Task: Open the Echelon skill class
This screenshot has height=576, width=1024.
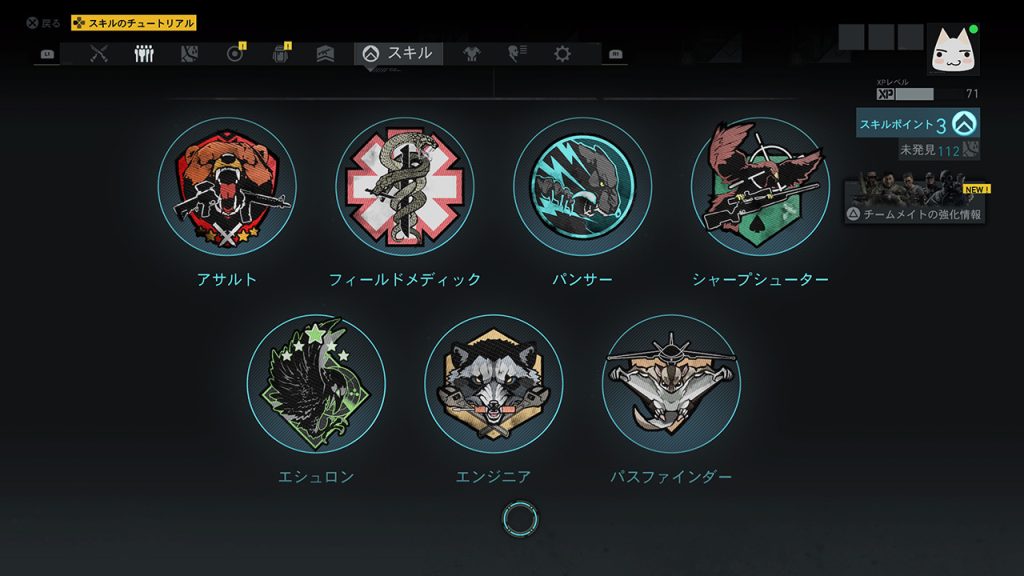Action: 316,384
